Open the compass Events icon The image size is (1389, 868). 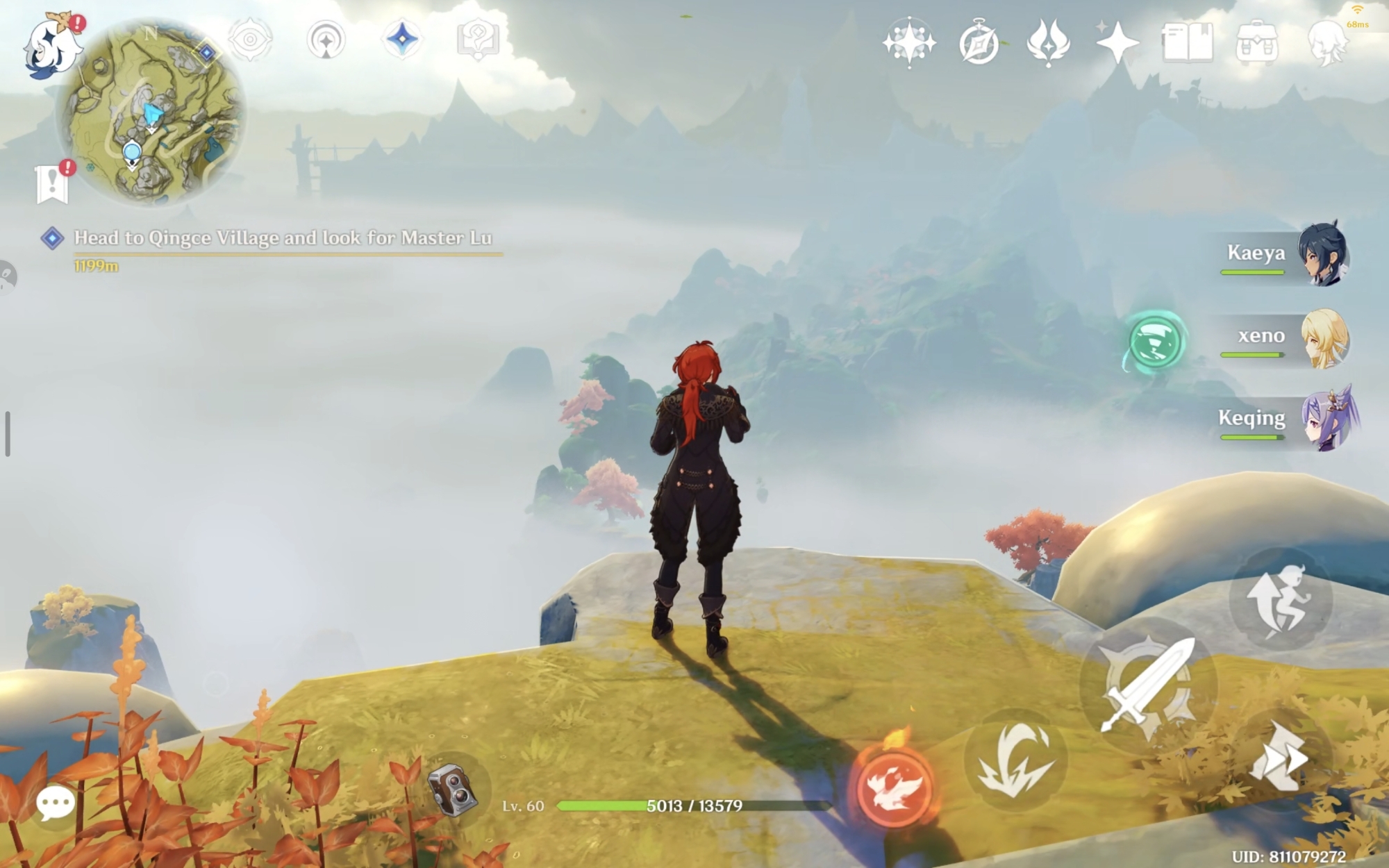[979, 43]
